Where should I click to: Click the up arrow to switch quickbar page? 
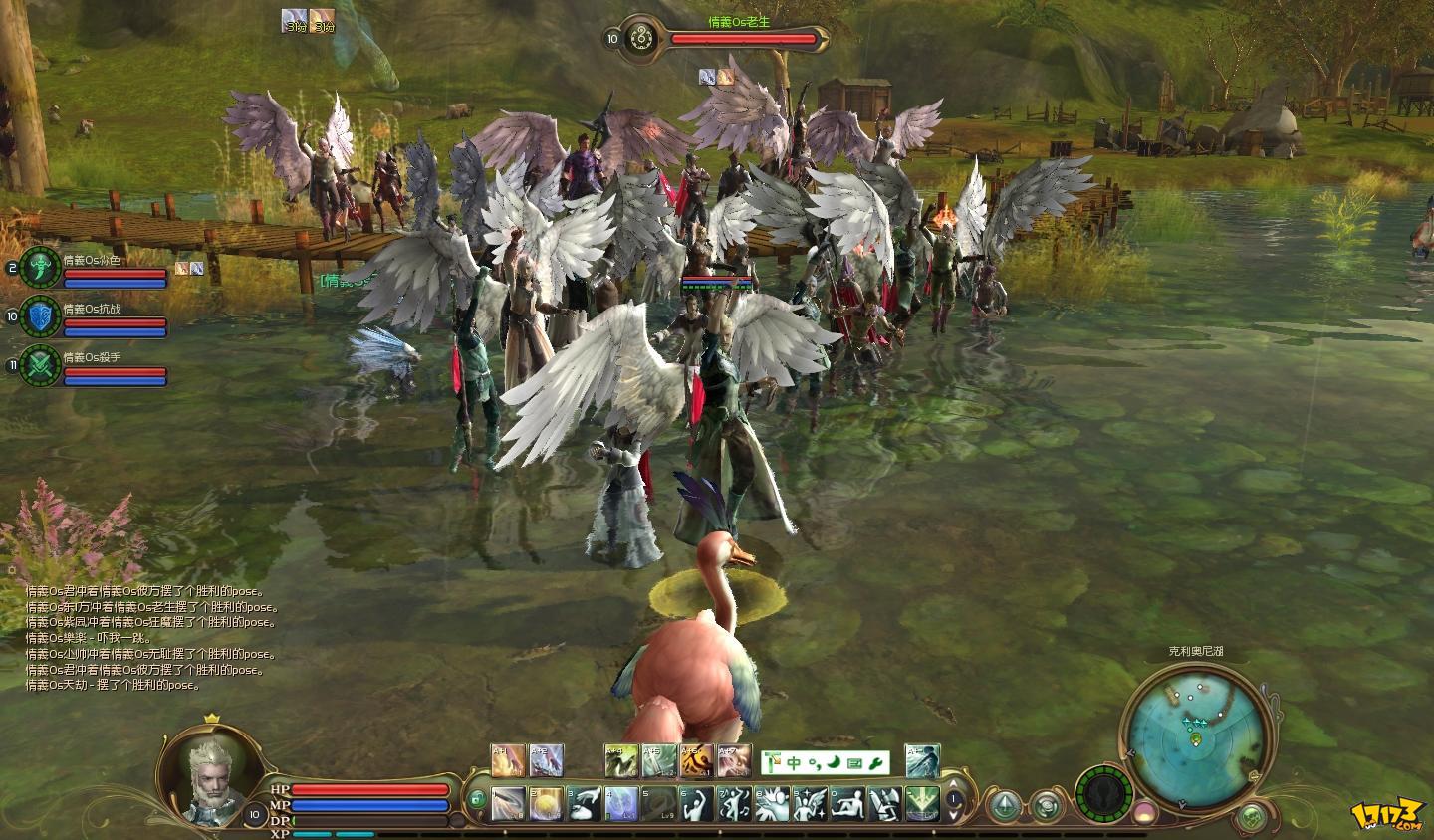(953, 783)
